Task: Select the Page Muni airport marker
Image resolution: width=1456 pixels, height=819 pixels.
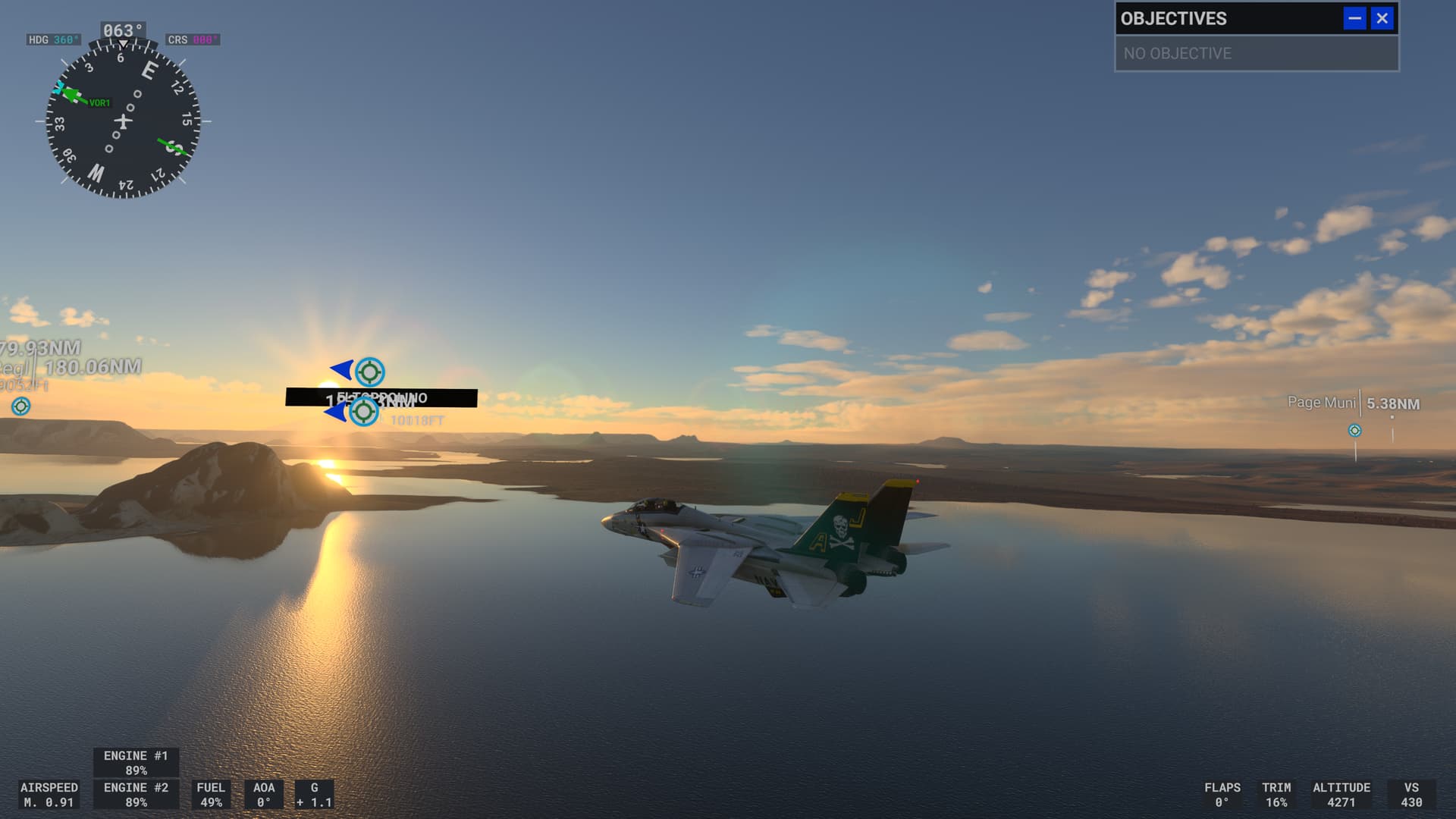Action: click(x=1354, y=431)
